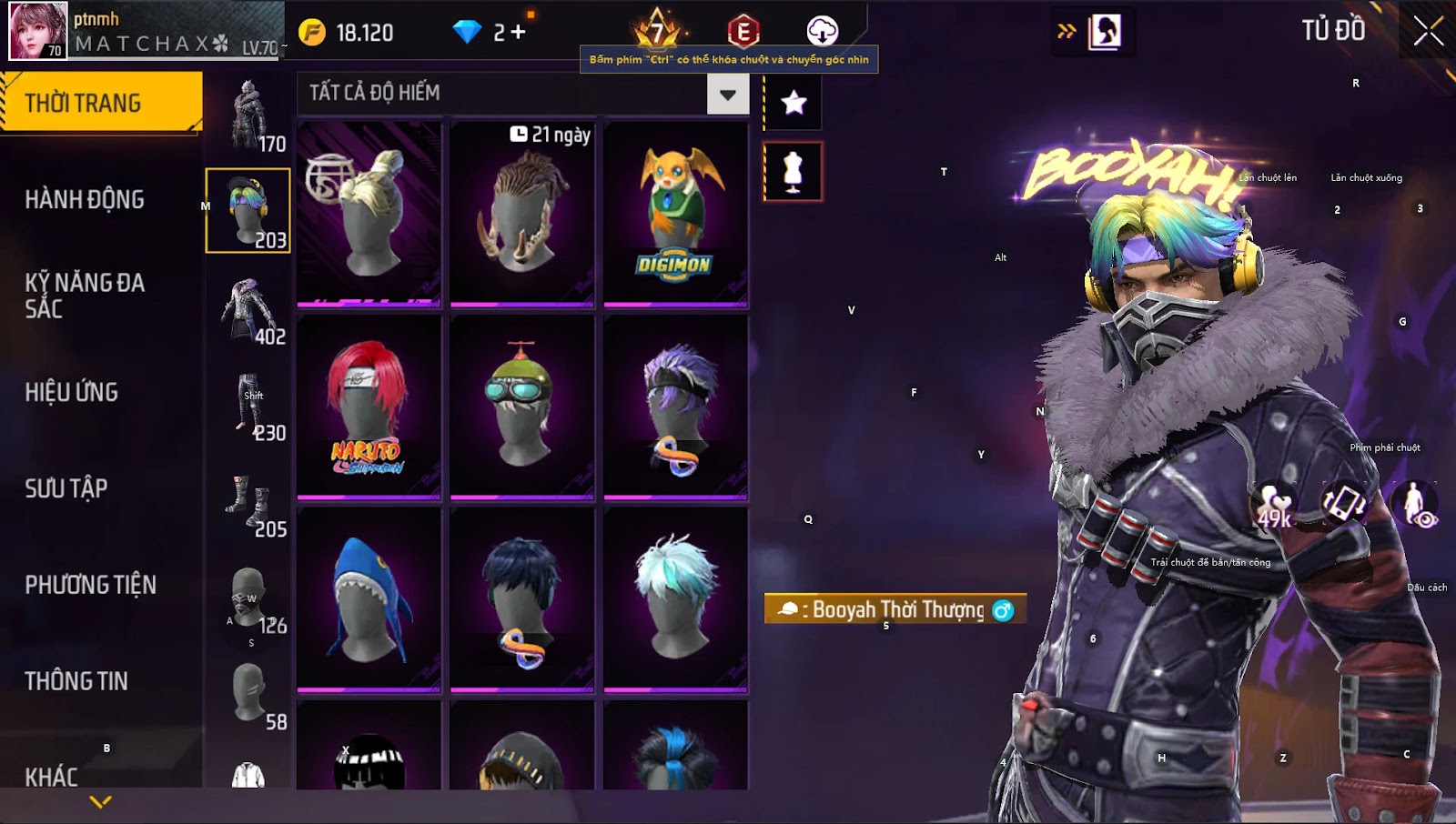Switch to Kỹ Năng Đa Sắc section
This screenshot has width=1456, height=824.
click(x=85, y=296)
